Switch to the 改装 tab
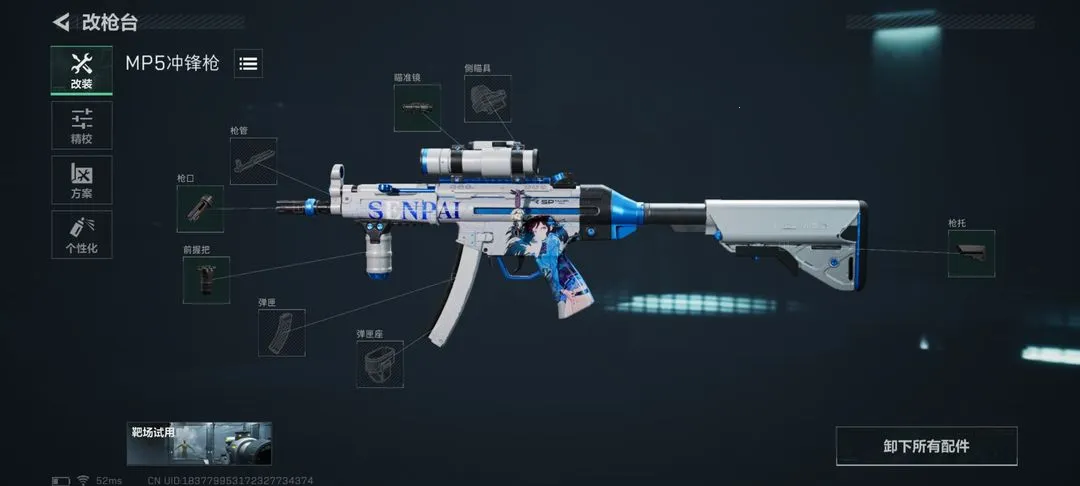 [82, 70]
